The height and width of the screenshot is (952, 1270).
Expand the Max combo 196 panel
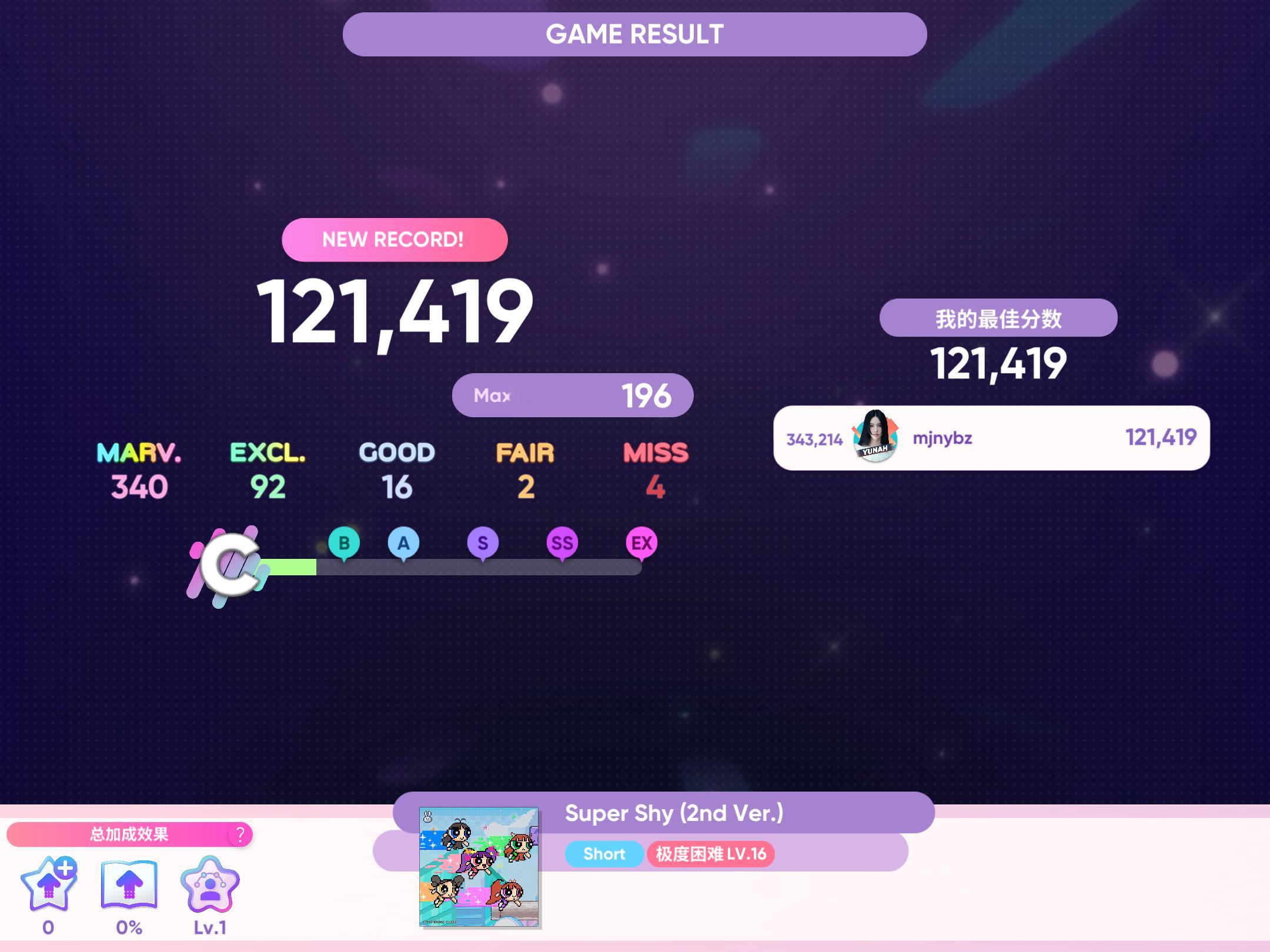click(572, 395)
